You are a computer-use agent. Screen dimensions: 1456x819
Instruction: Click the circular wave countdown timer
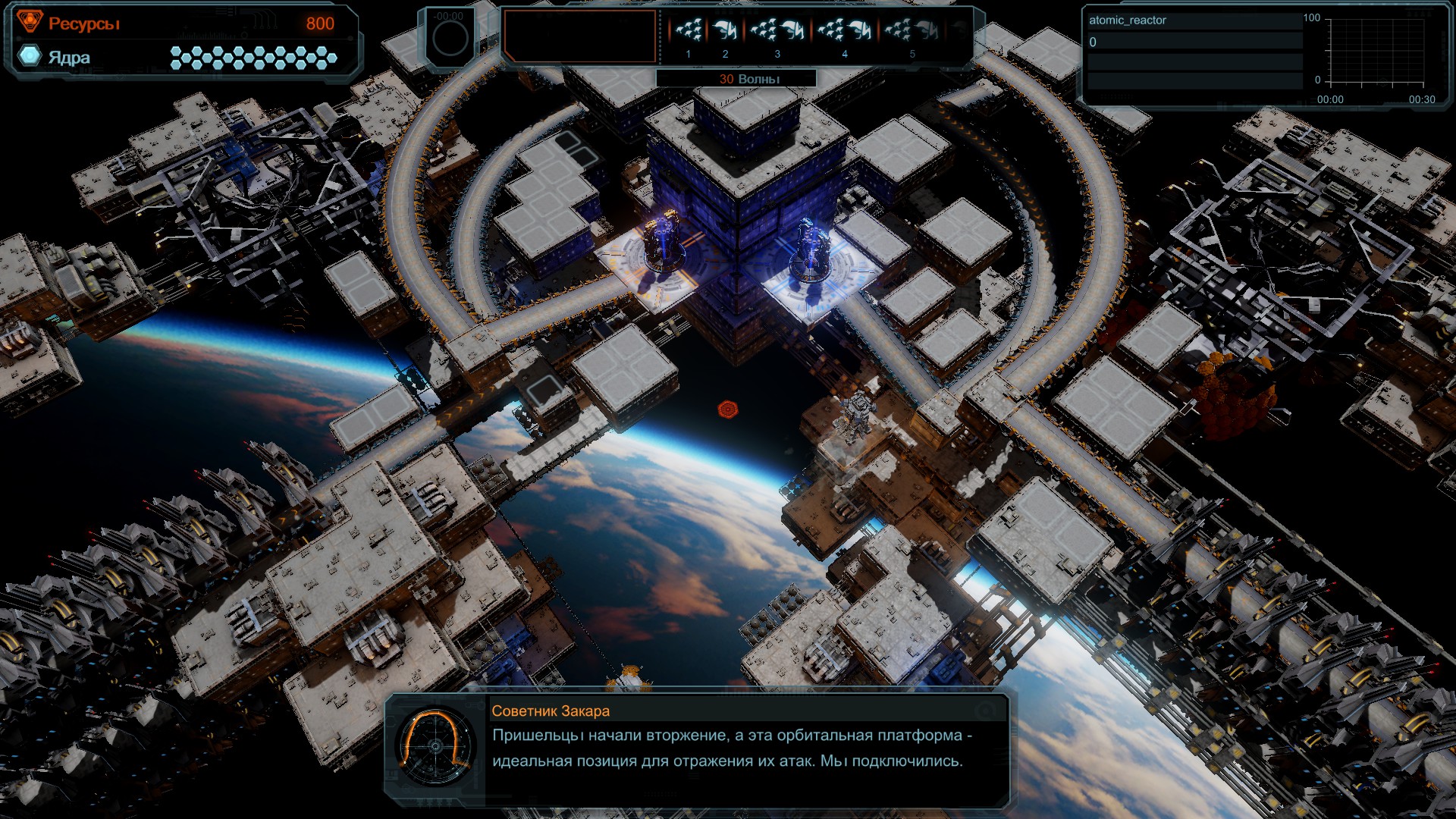pyautogui.click(x=450, y=37)
